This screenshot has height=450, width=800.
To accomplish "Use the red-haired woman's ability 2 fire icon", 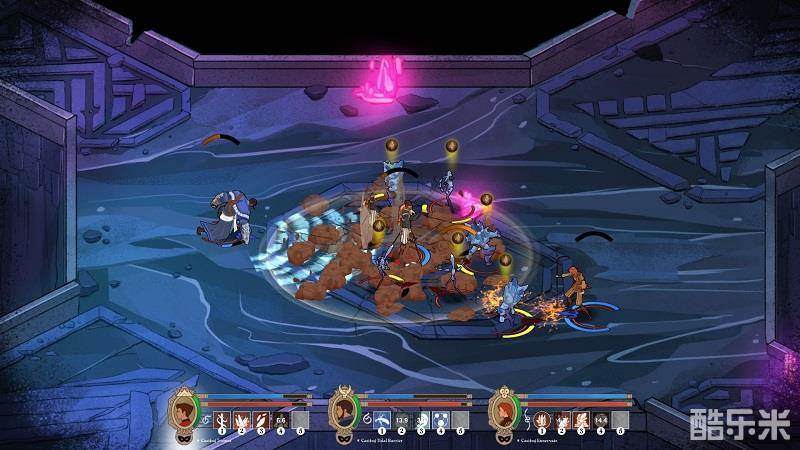I will [561, 419].
